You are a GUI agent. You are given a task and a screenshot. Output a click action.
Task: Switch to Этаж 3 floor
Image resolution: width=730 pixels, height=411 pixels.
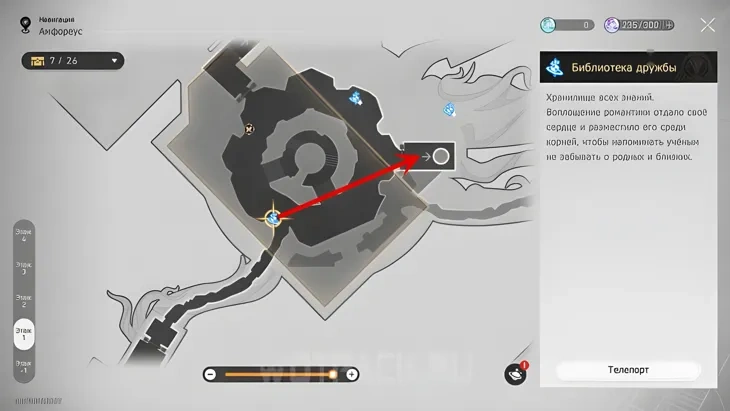tap(22, 268)
